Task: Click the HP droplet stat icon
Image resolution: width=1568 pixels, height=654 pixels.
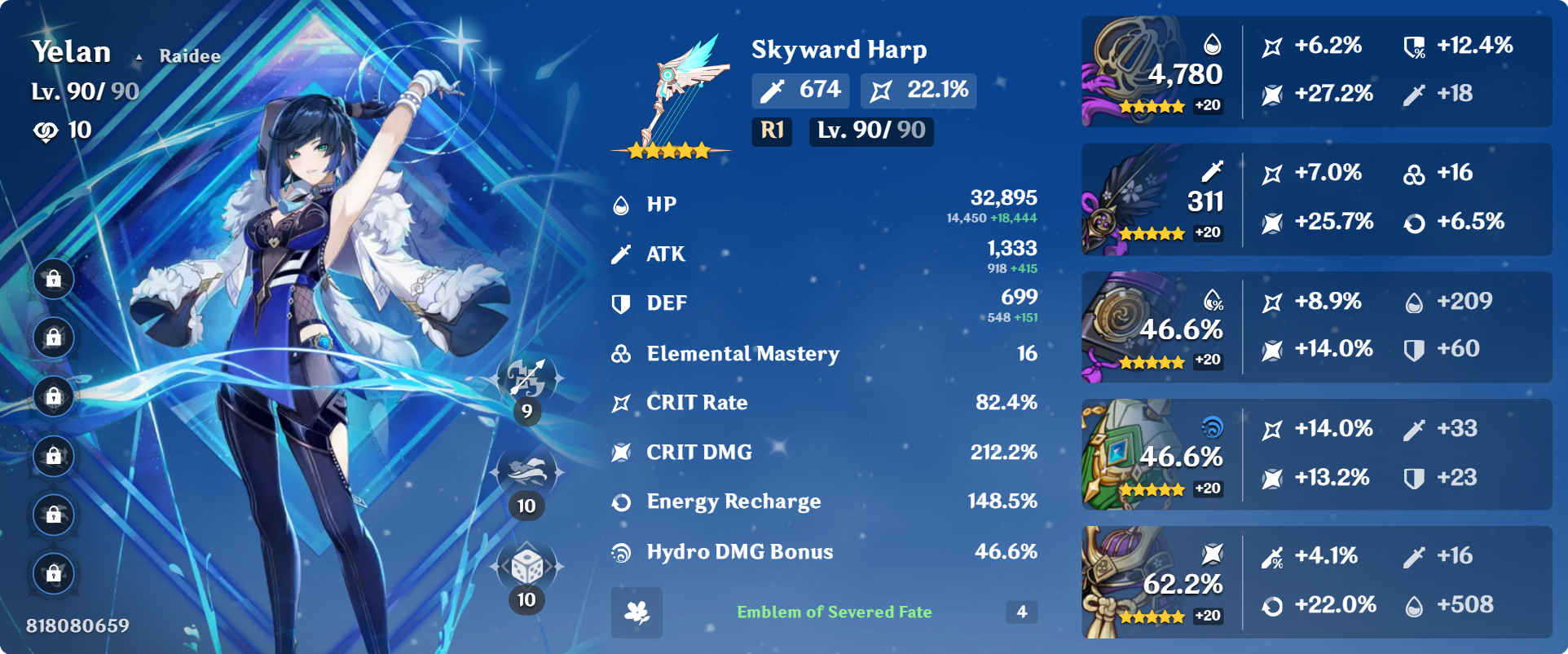Action: [x=622, y=204]
